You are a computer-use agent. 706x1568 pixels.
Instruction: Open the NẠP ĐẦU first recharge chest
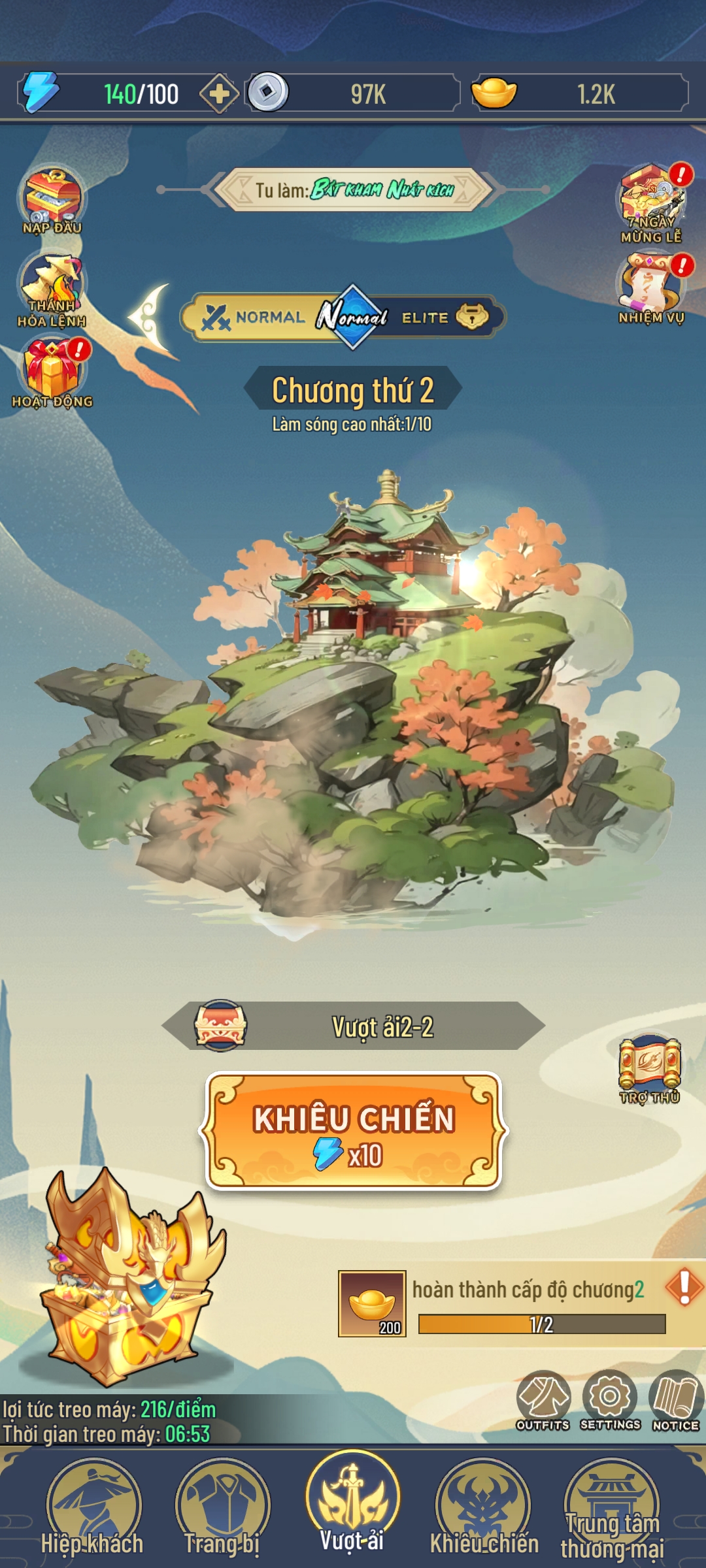[52, 199]
